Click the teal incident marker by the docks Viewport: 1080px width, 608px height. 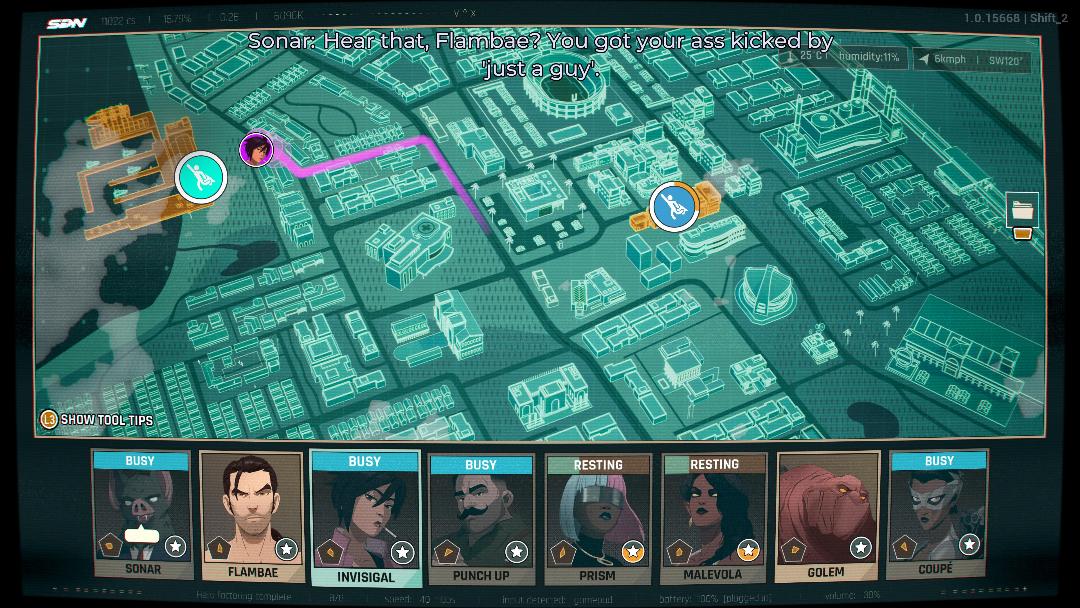tap(201, 178)
